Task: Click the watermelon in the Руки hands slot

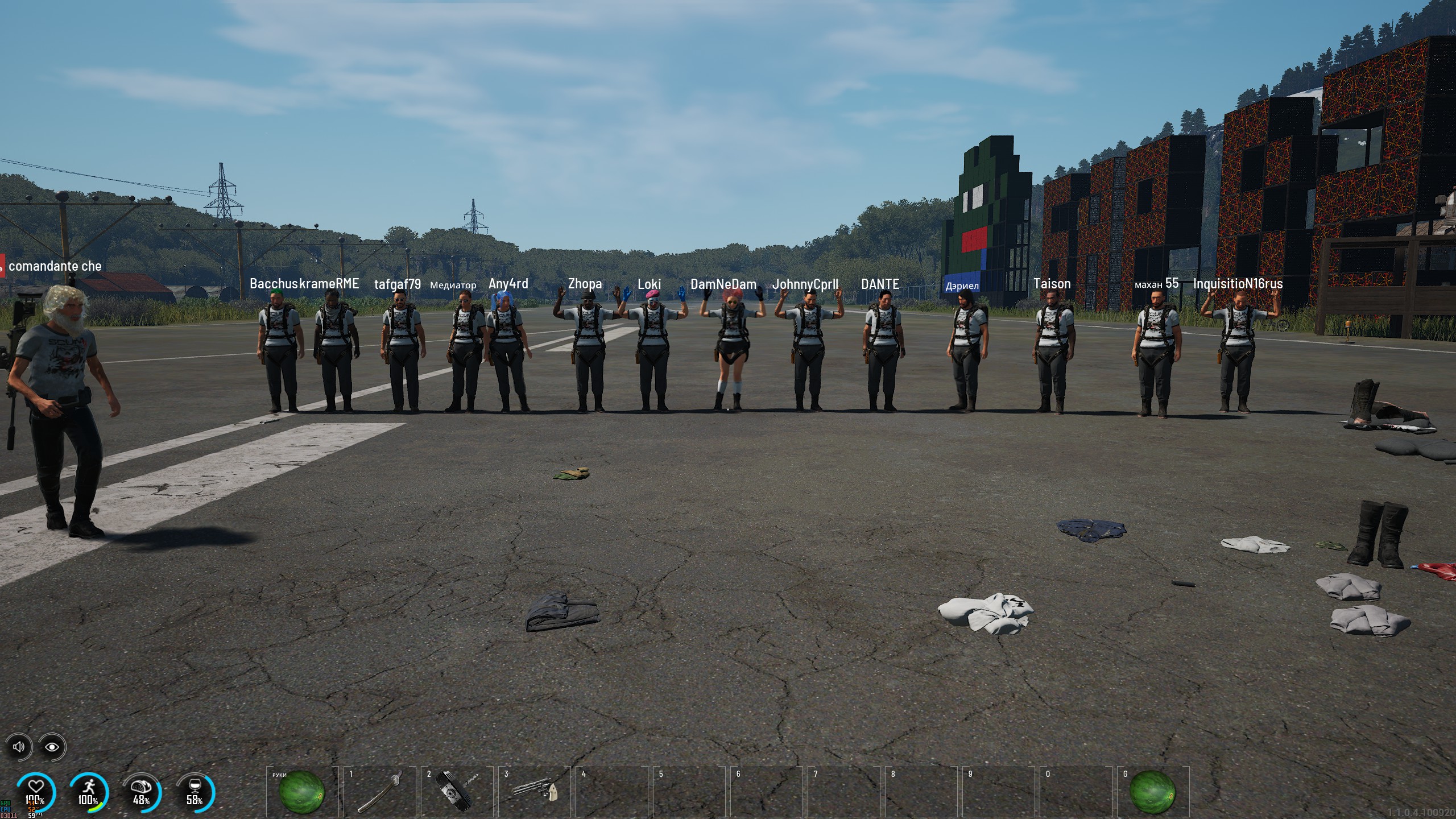Action: coord(302,791)
